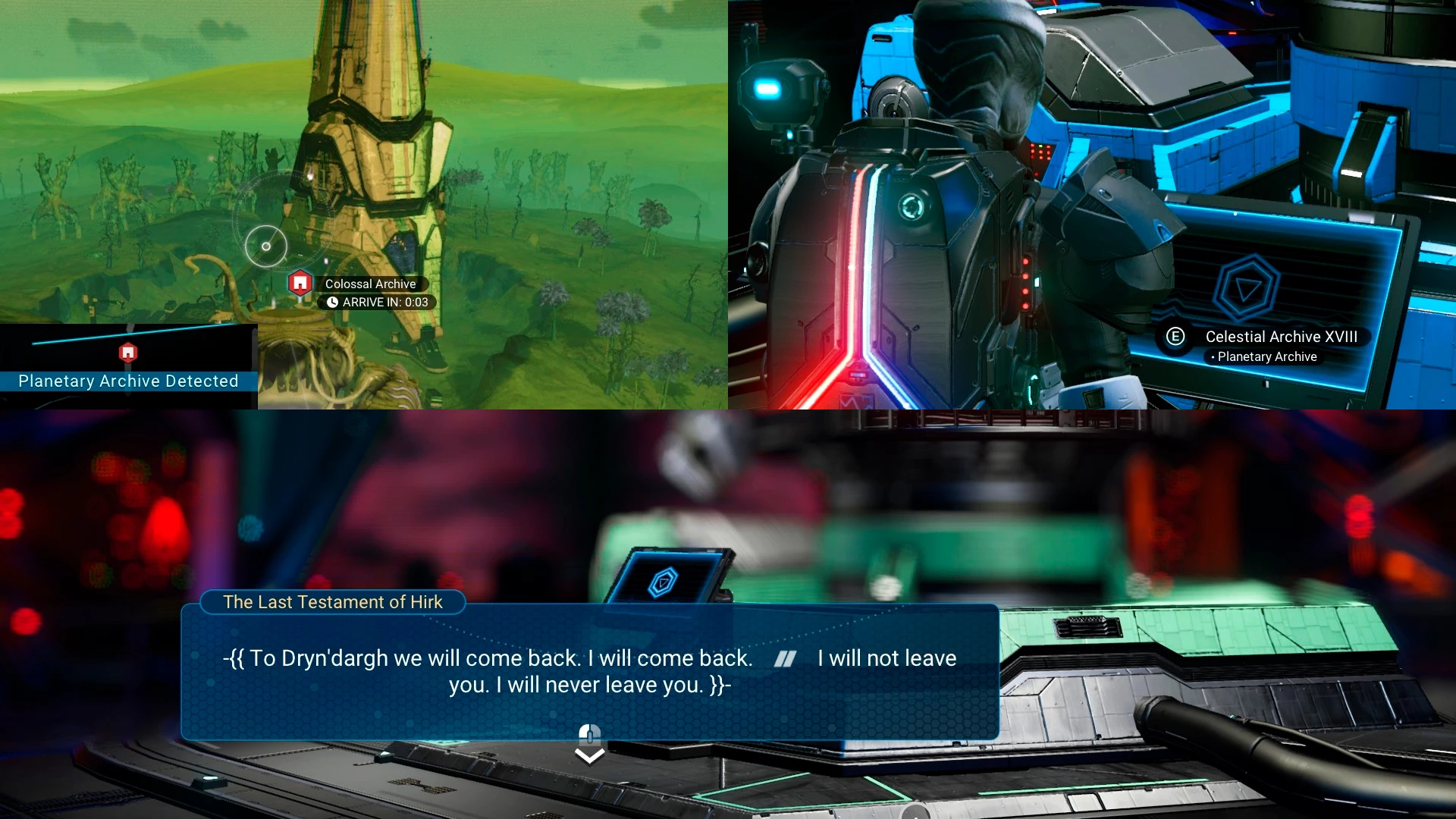Select the Celestial Archive XVIII menu entry
1456x819 pixels.
pos(1282,337)
